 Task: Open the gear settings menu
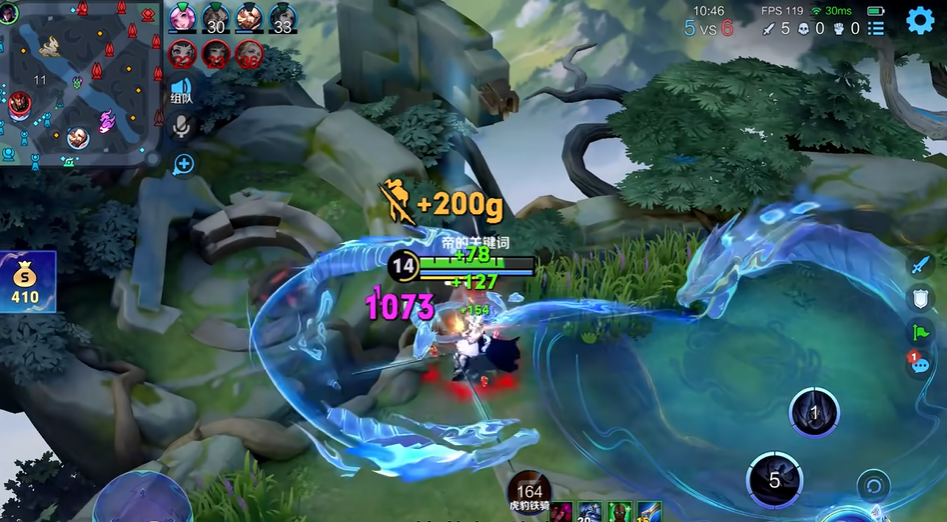(920, 21)
